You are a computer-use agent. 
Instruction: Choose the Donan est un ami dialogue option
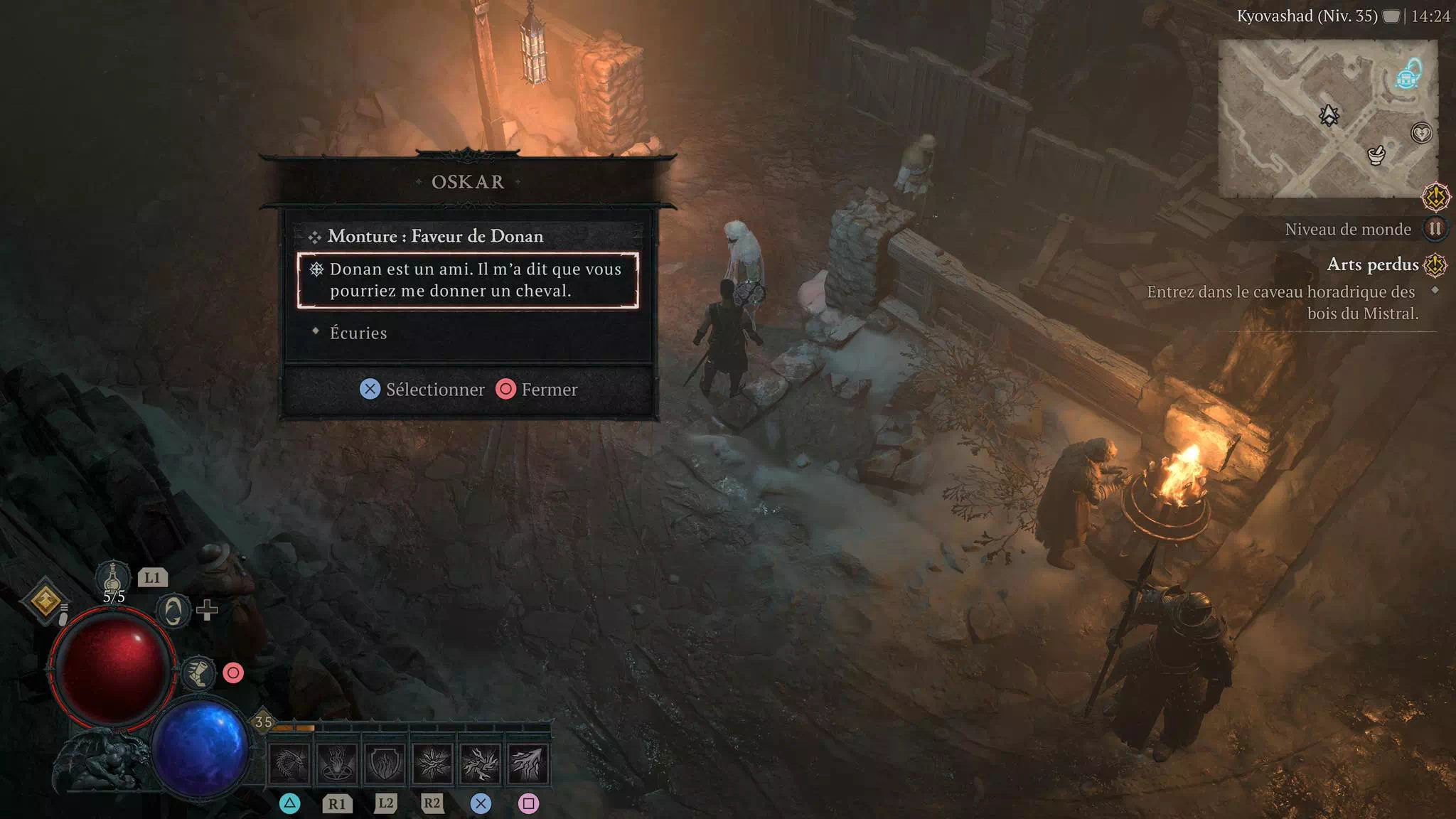point(468,280)
